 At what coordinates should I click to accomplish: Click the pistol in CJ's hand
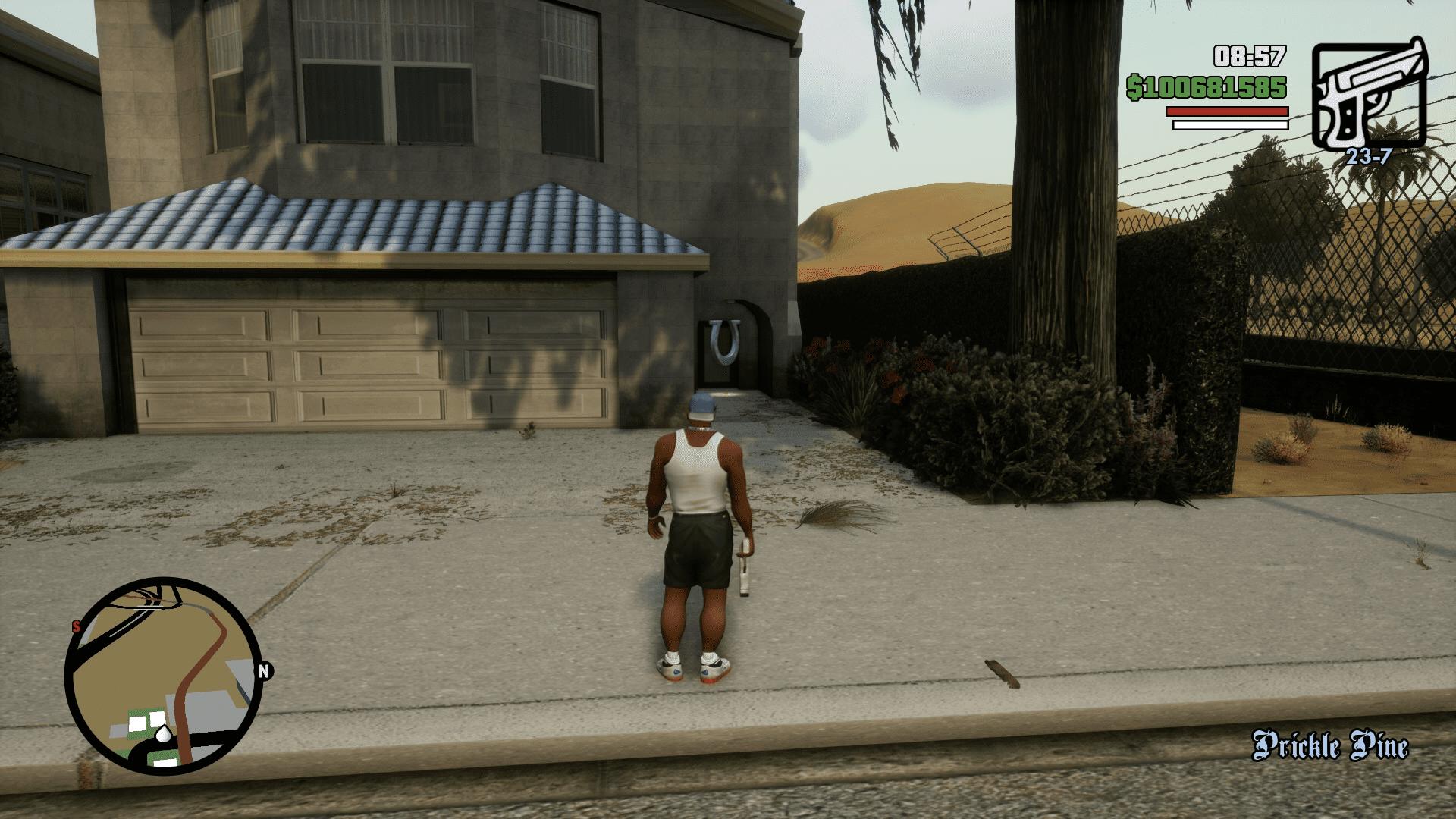tap(747, 561)
